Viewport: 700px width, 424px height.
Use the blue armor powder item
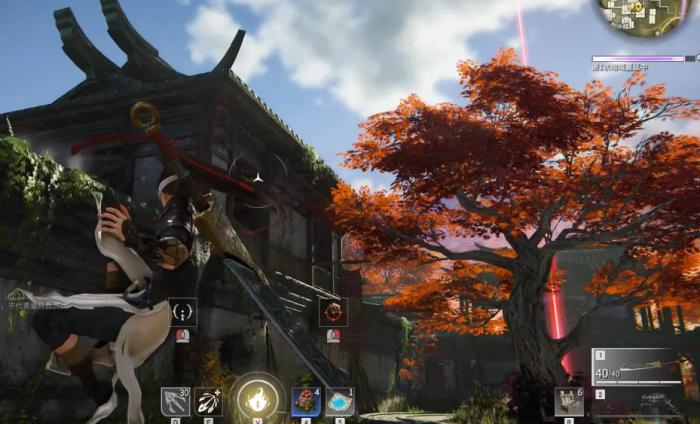click(339, 402)
